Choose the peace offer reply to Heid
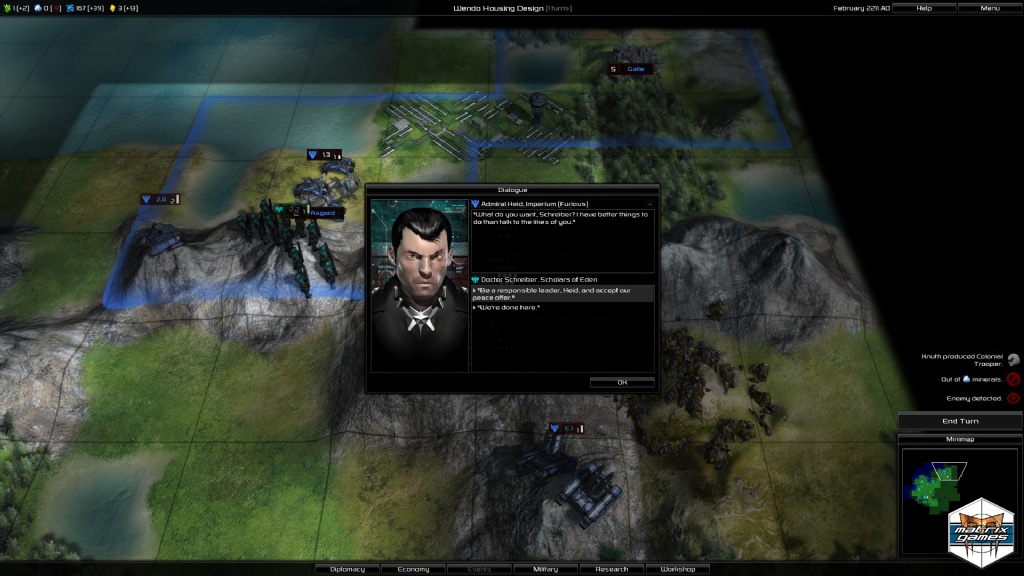 coord(562,293)
